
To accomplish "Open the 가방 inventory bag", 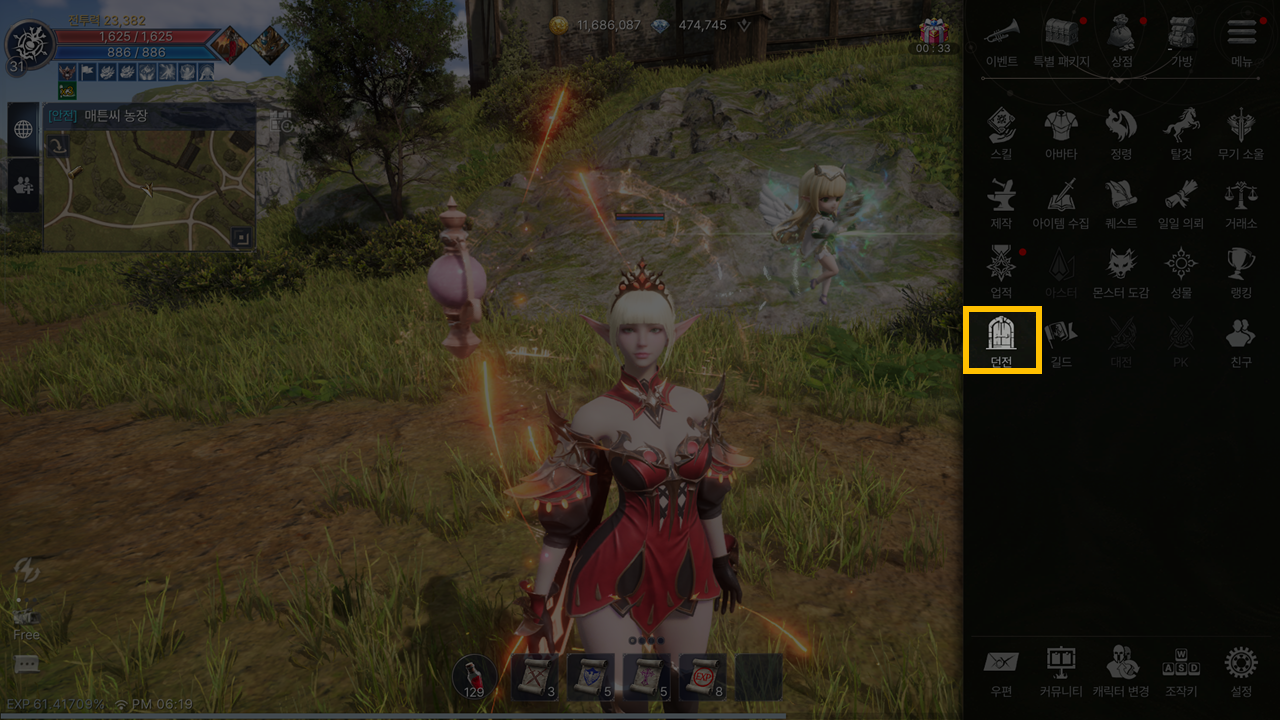I will pyautogui.click(x=1181, y=40).
